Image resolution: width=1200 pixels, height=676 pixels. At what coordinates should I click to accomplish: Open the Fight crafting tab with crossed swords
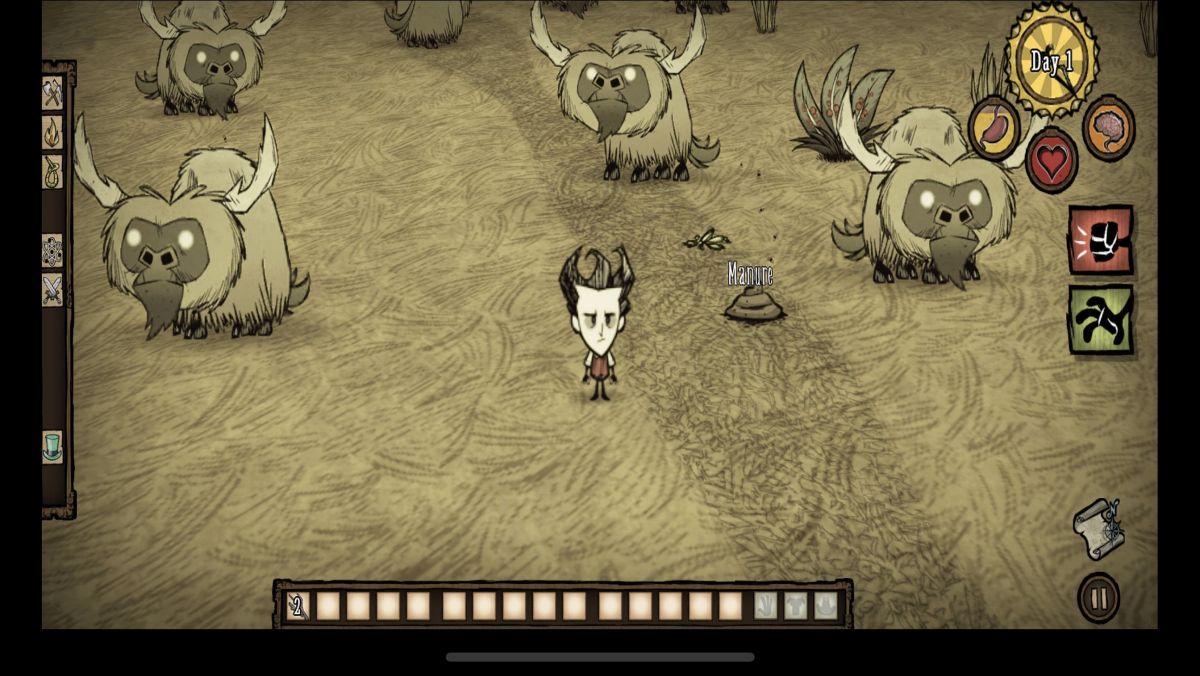tap(52, 289)
